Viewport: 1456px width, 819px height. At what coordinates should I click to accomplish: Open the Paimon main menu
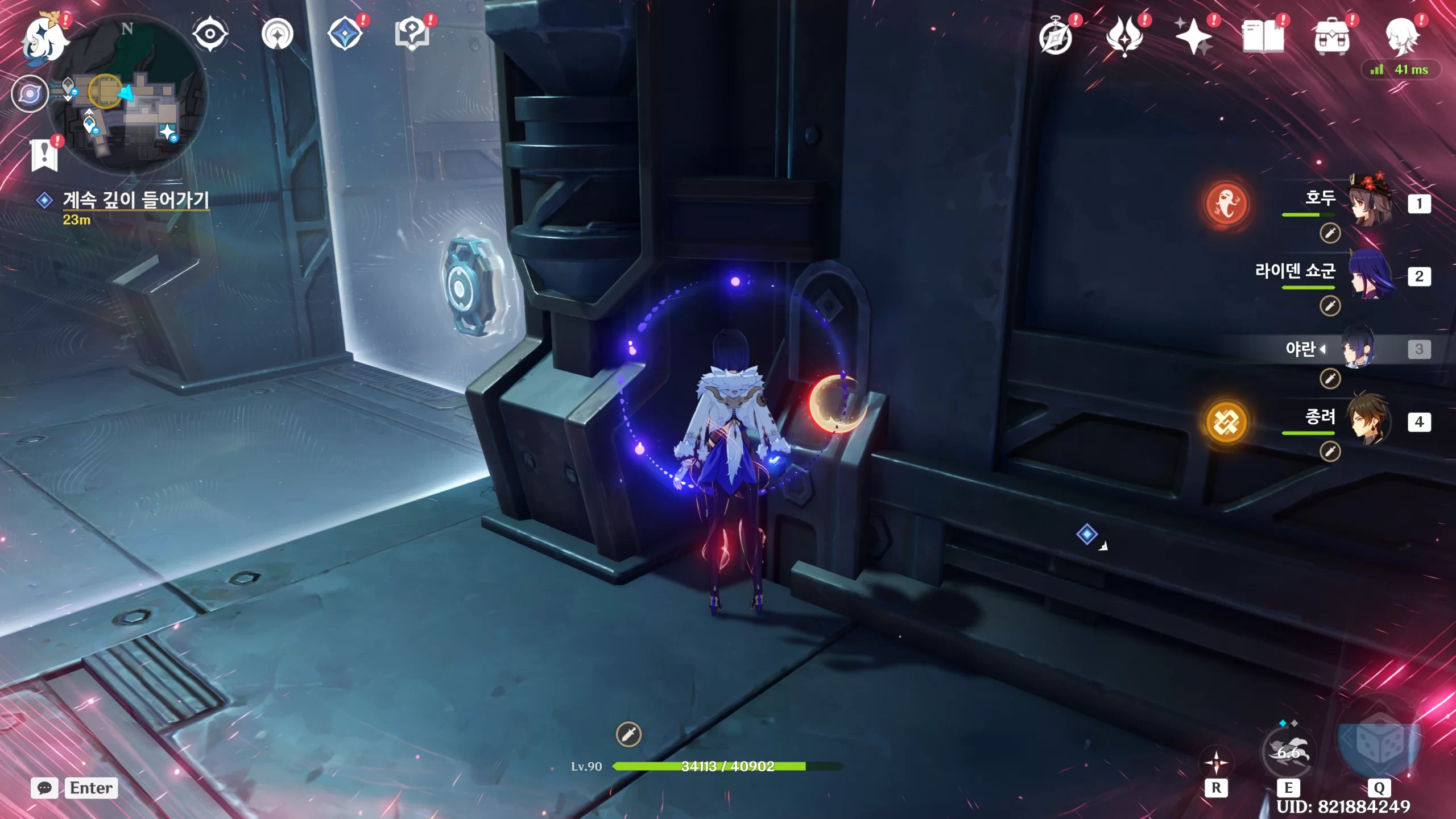coord(44,39)
